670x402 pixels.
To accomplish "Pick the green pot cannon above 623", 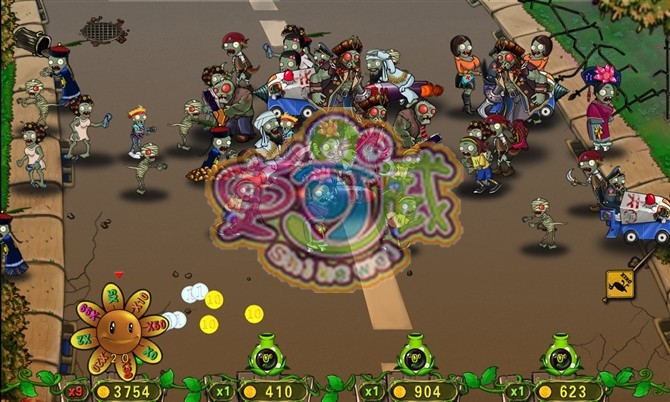I will click(559, 356).
